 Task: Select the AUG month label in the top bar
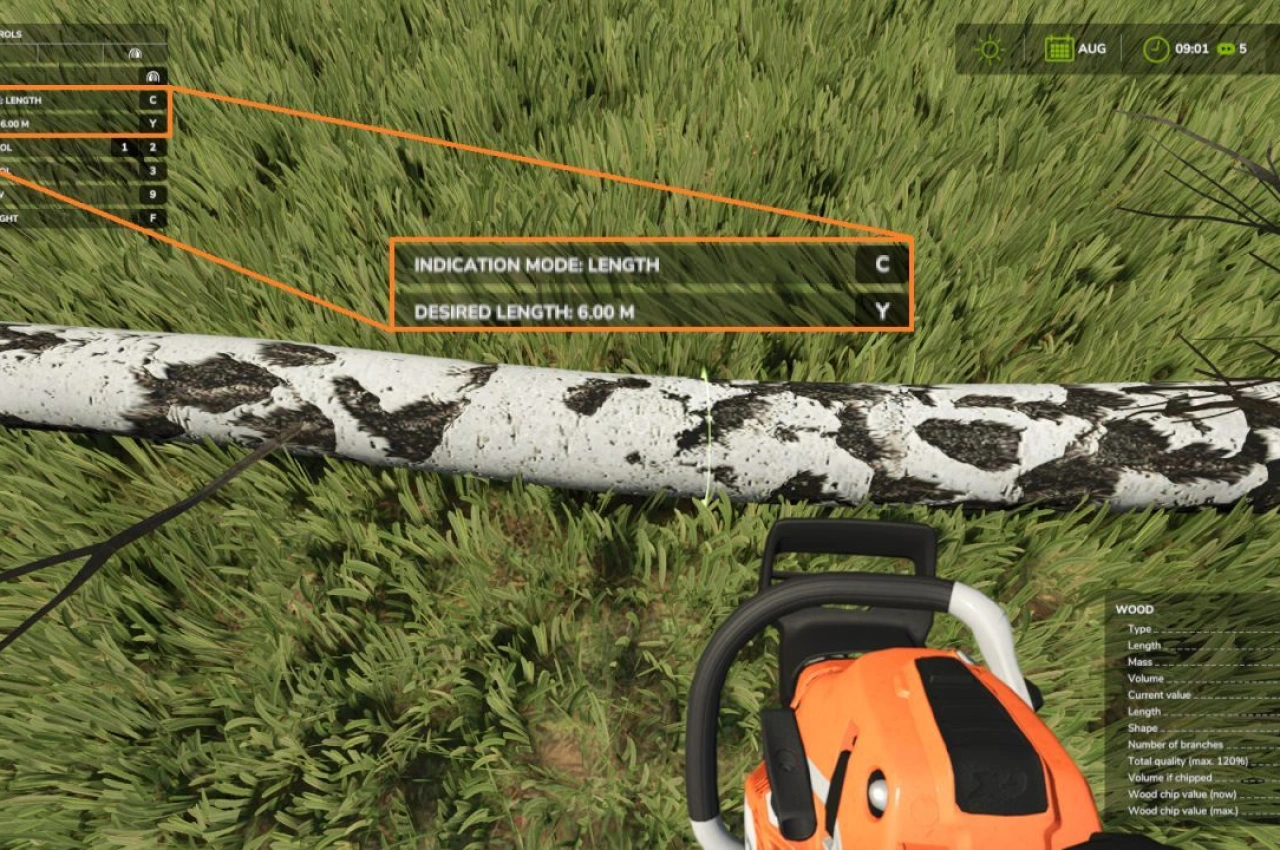point(1093,48)
